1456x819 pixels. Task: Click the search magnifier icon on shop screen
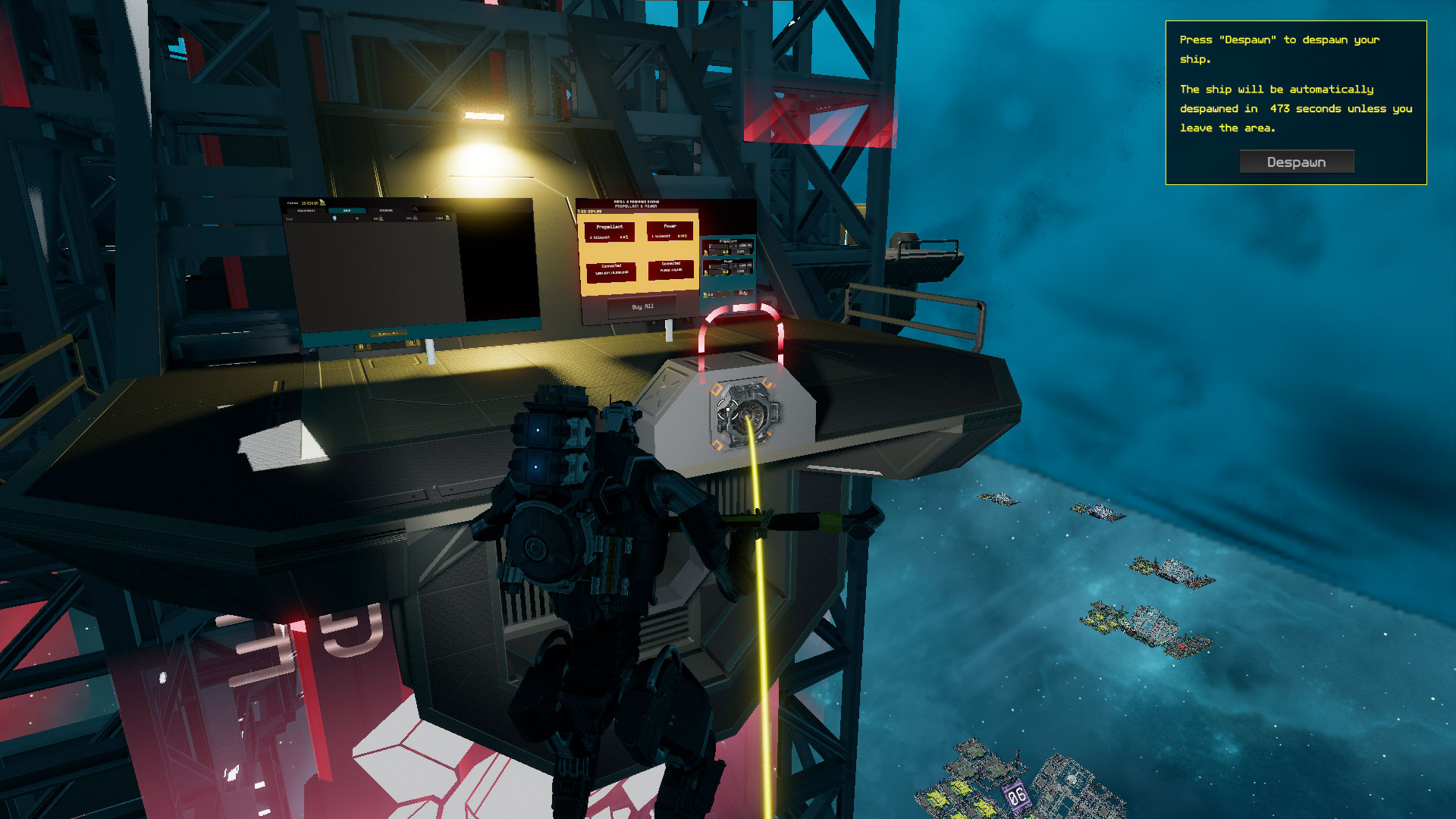[x=416, y=209]
